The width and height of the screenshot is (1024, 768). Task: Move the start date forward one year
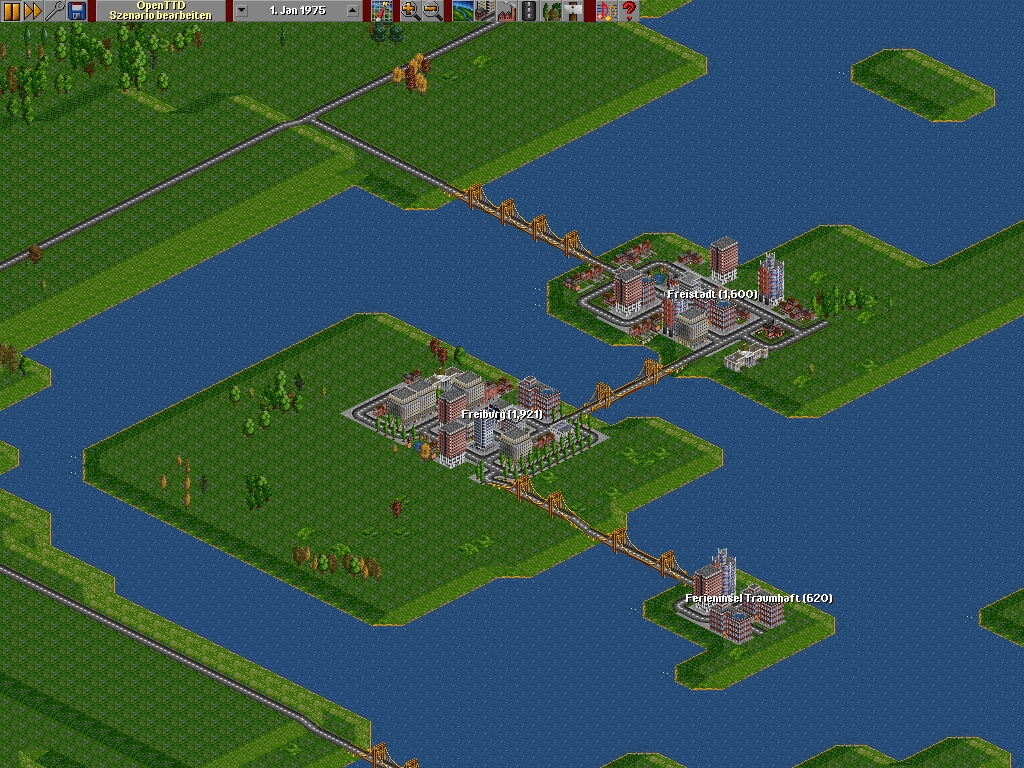(x=352, y=11)
